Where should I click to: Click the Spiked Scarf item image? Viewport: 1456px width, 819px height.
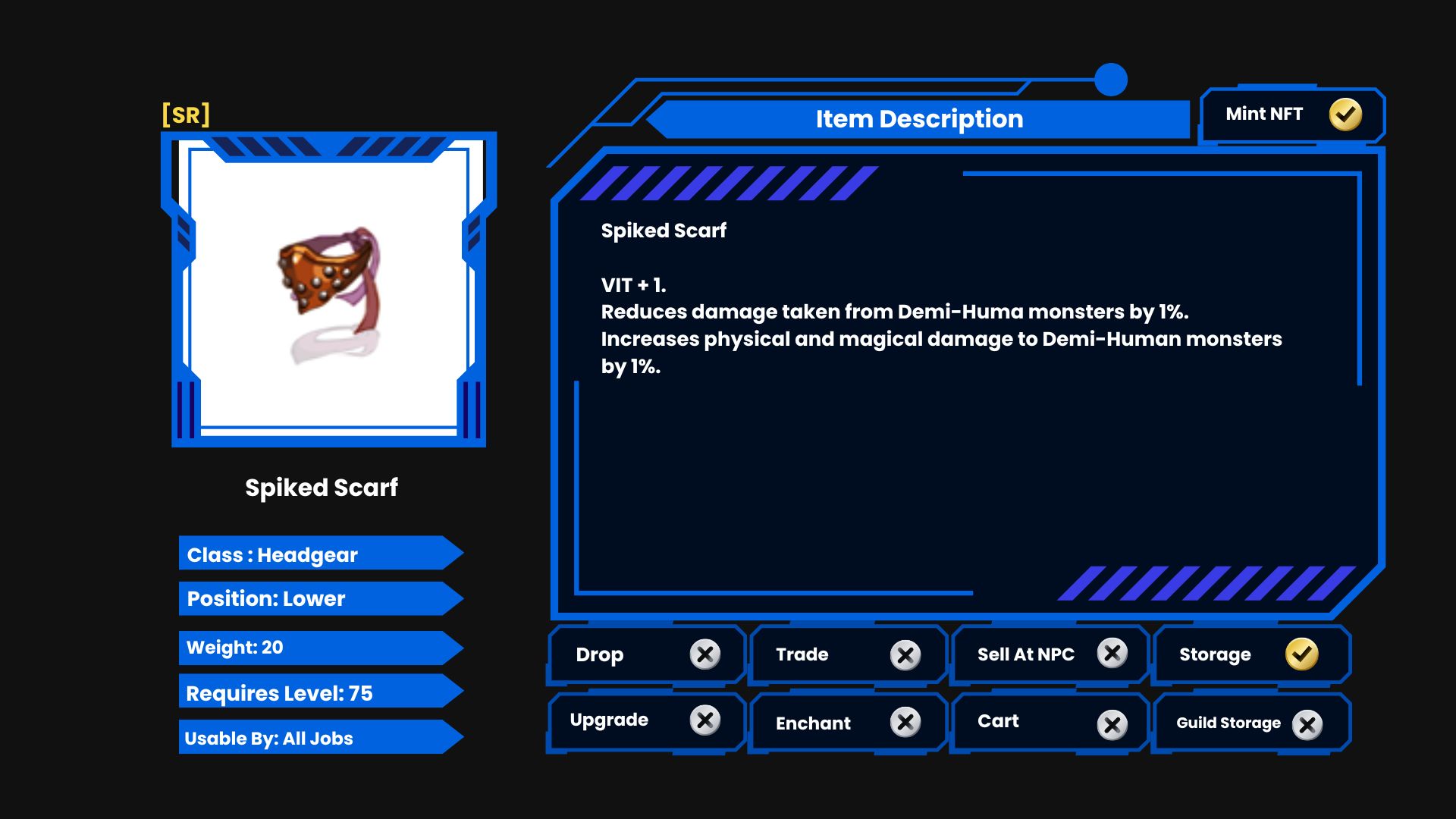(328, 292)
